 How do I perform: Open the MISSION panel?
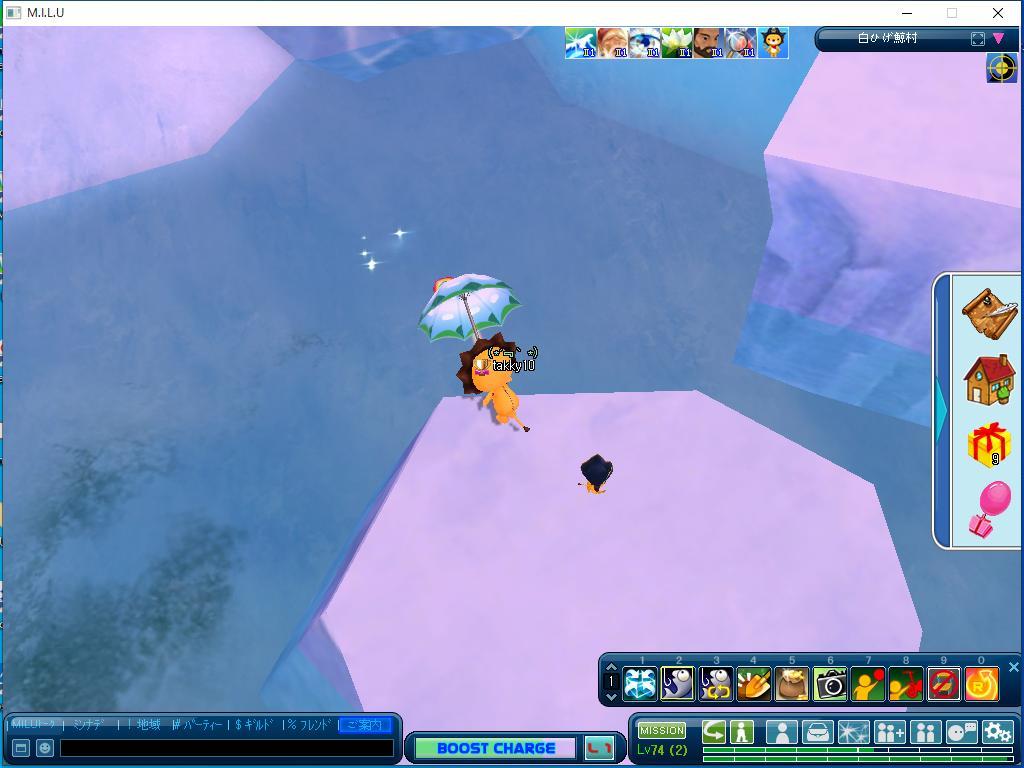click(x=662, y=731)
